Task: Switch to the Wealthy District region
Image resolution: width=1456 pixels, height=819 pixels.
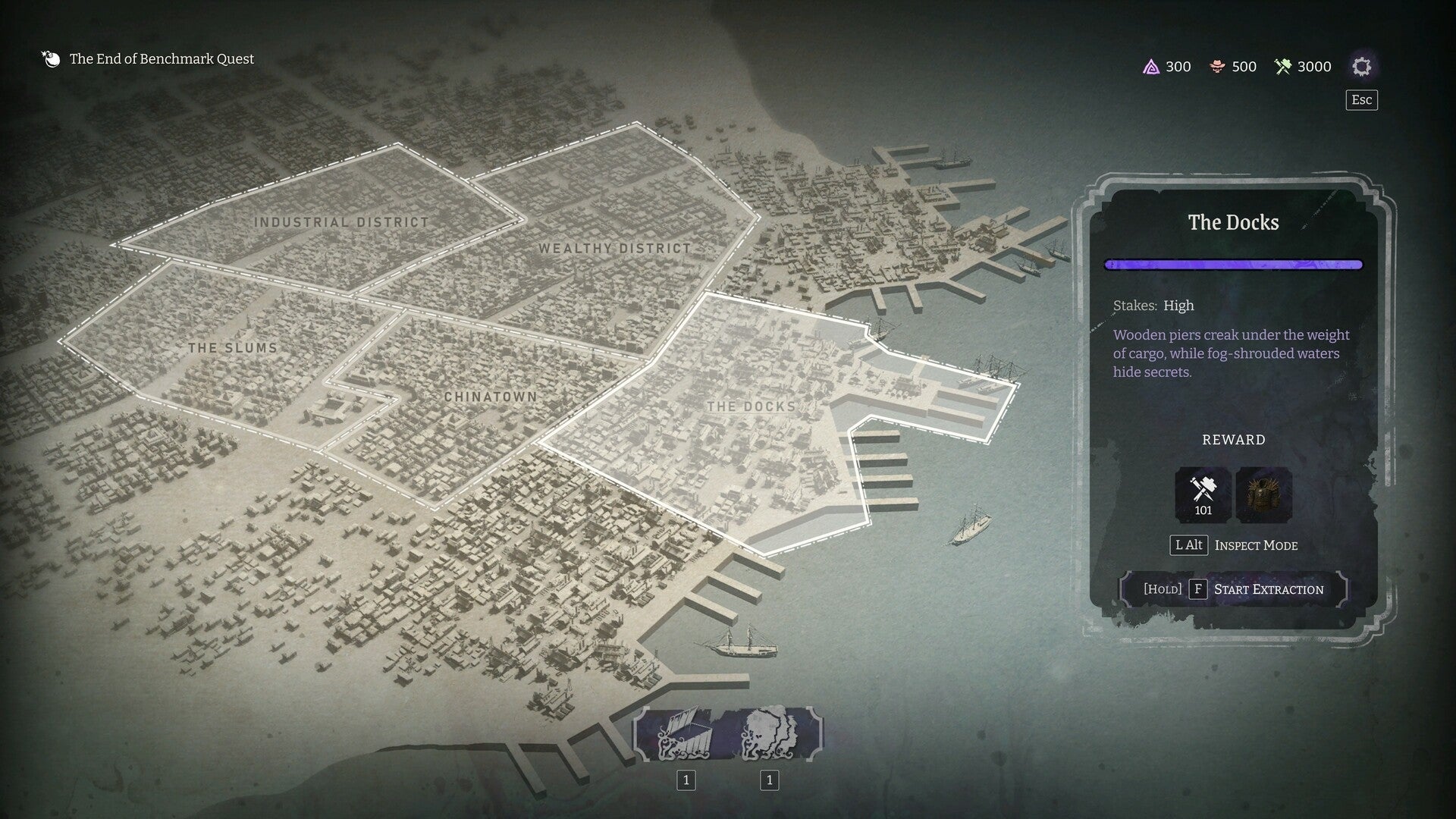Action: (614, 248)
